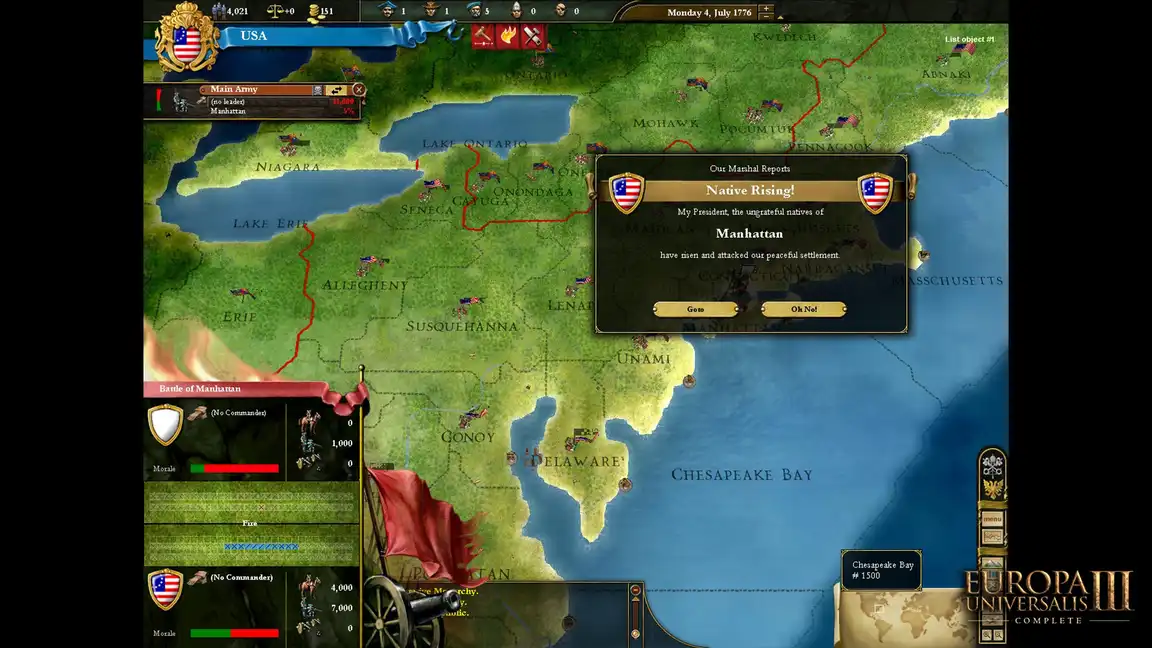
Task: Click the right magnifier zoom button
Action: pyautogui.click(x=998, y=635)
